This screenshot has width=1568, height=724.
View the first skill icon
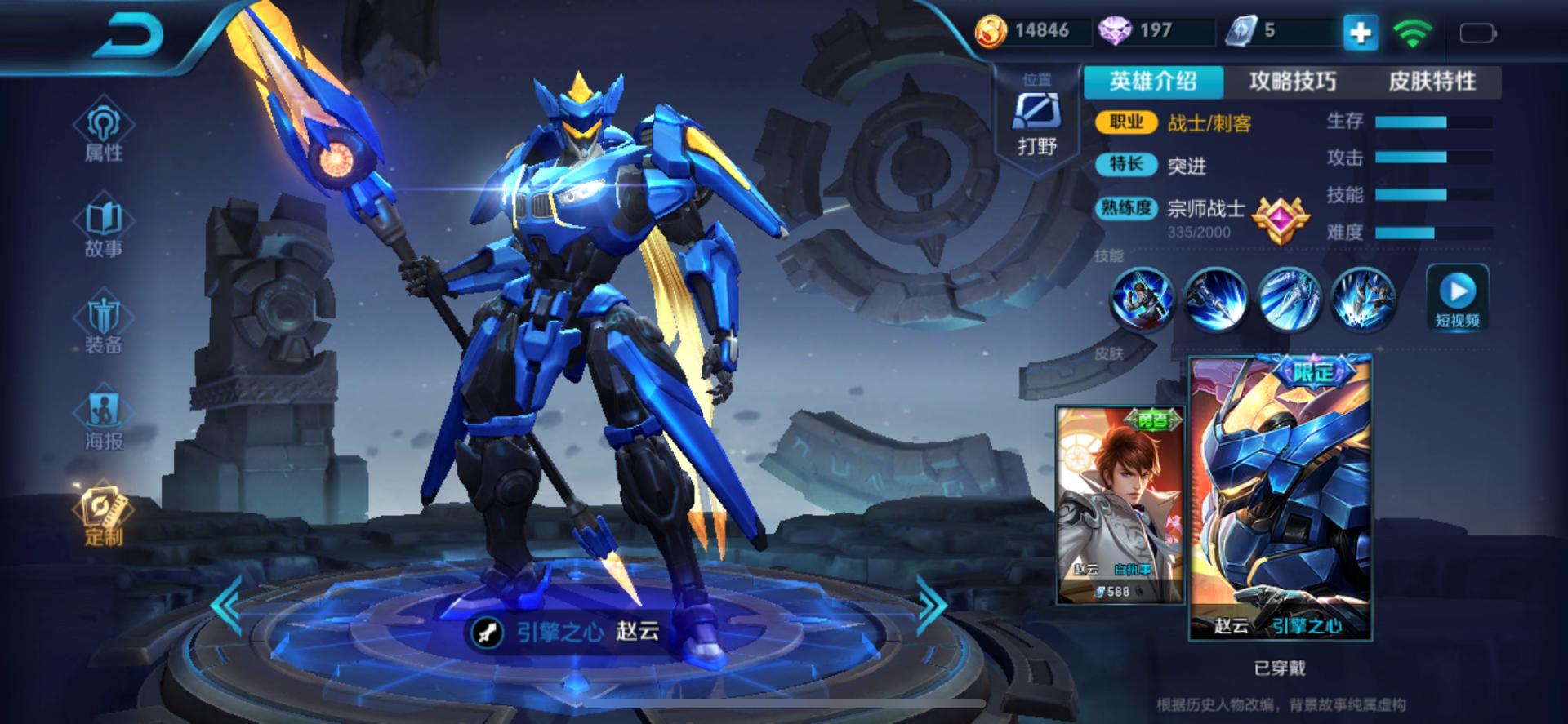pos(1142,299)
